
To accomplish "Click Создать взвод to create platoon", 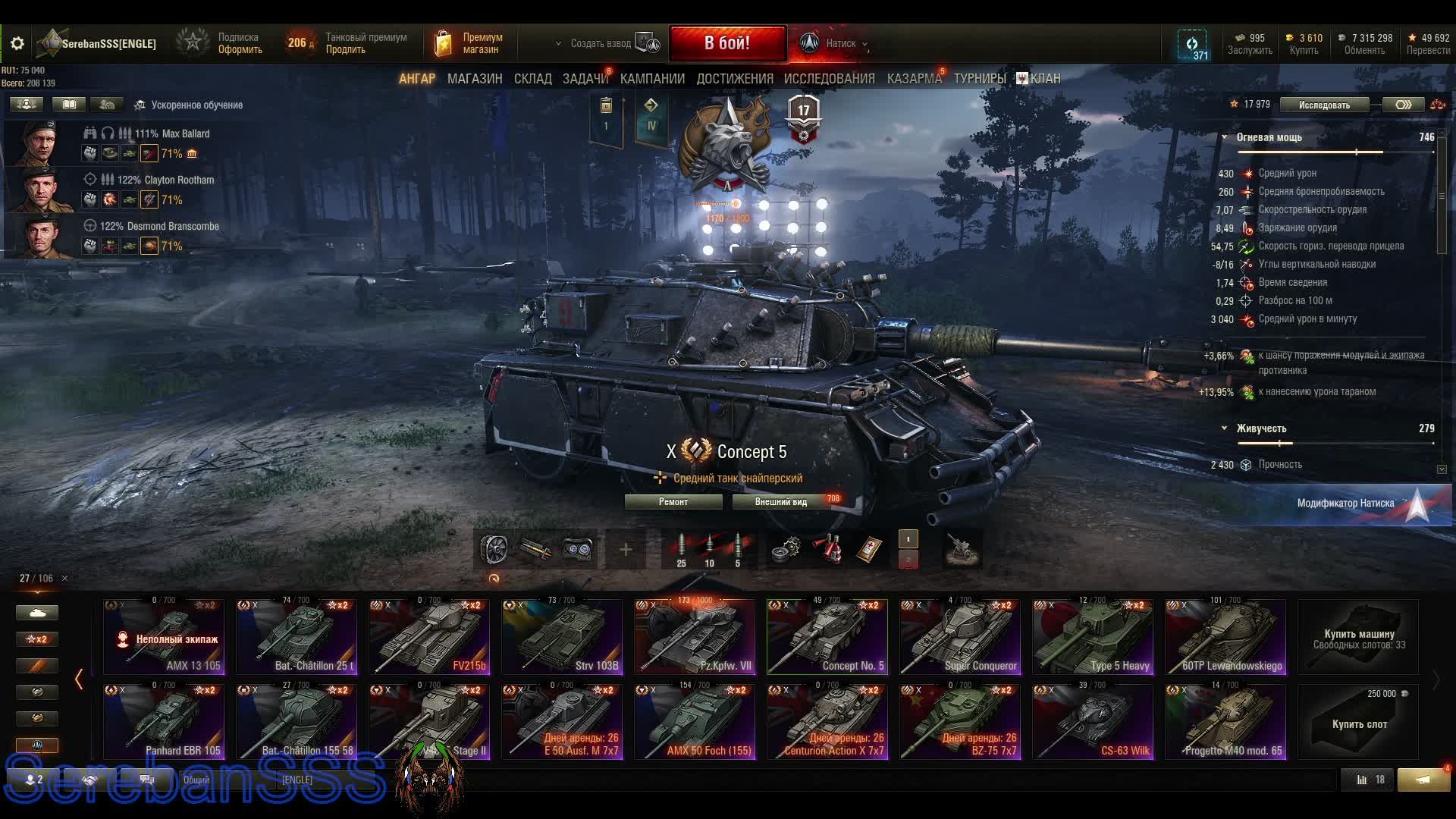I will click(x=601, y=44).
